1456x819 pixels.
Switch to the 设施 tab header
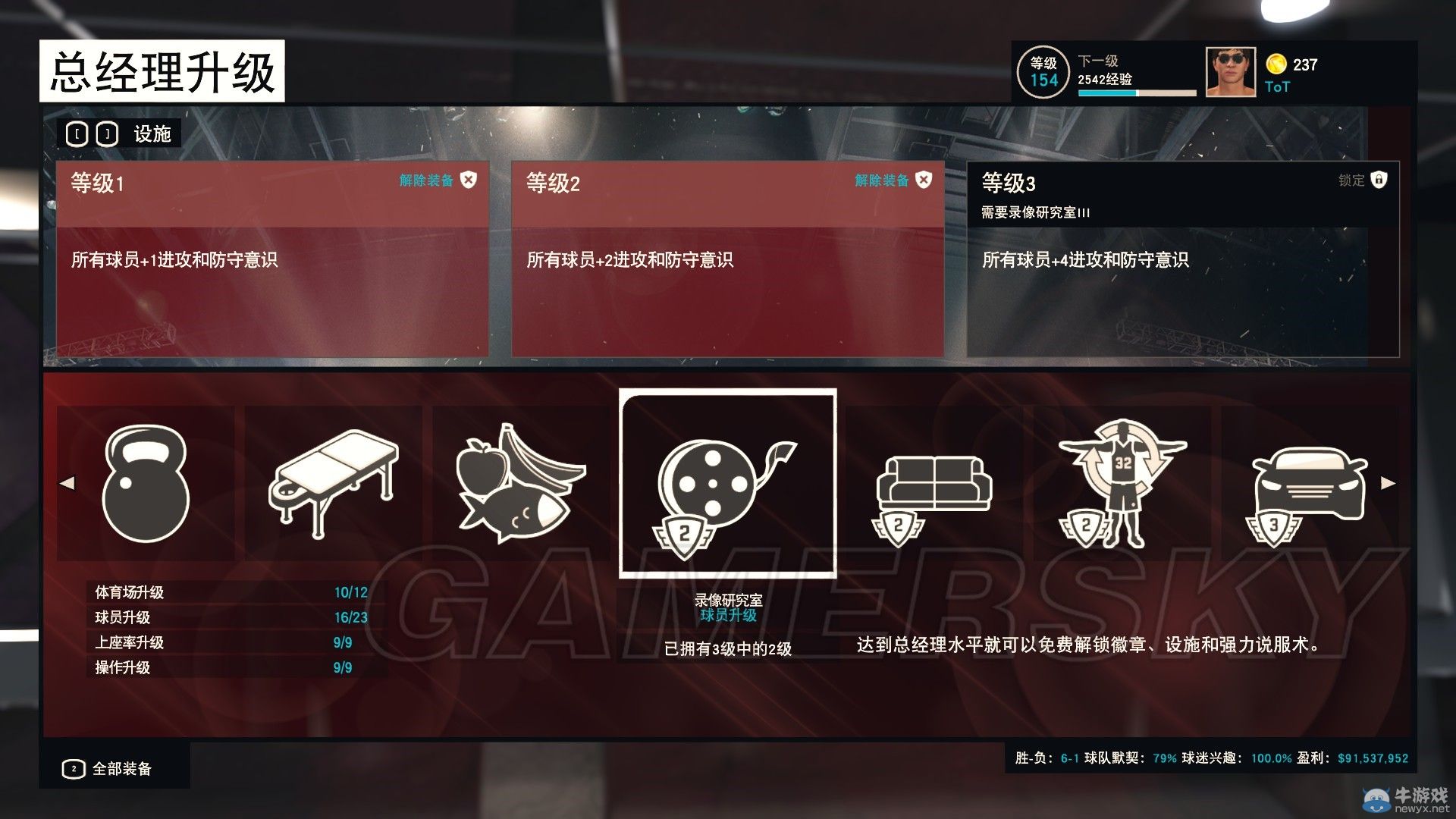(152, 133)
